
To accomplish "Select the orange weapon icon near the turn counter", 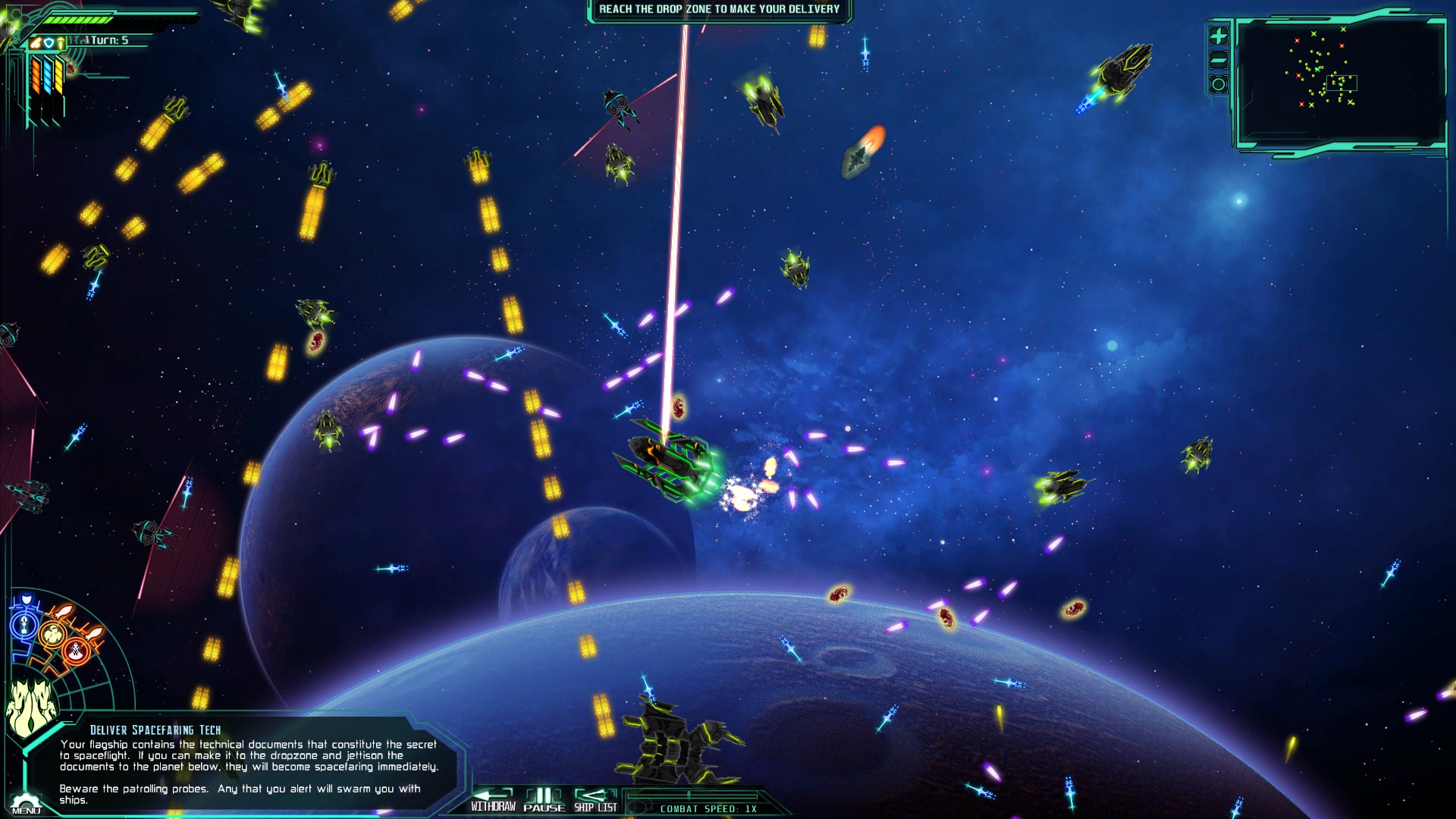I will pos(36,42).
